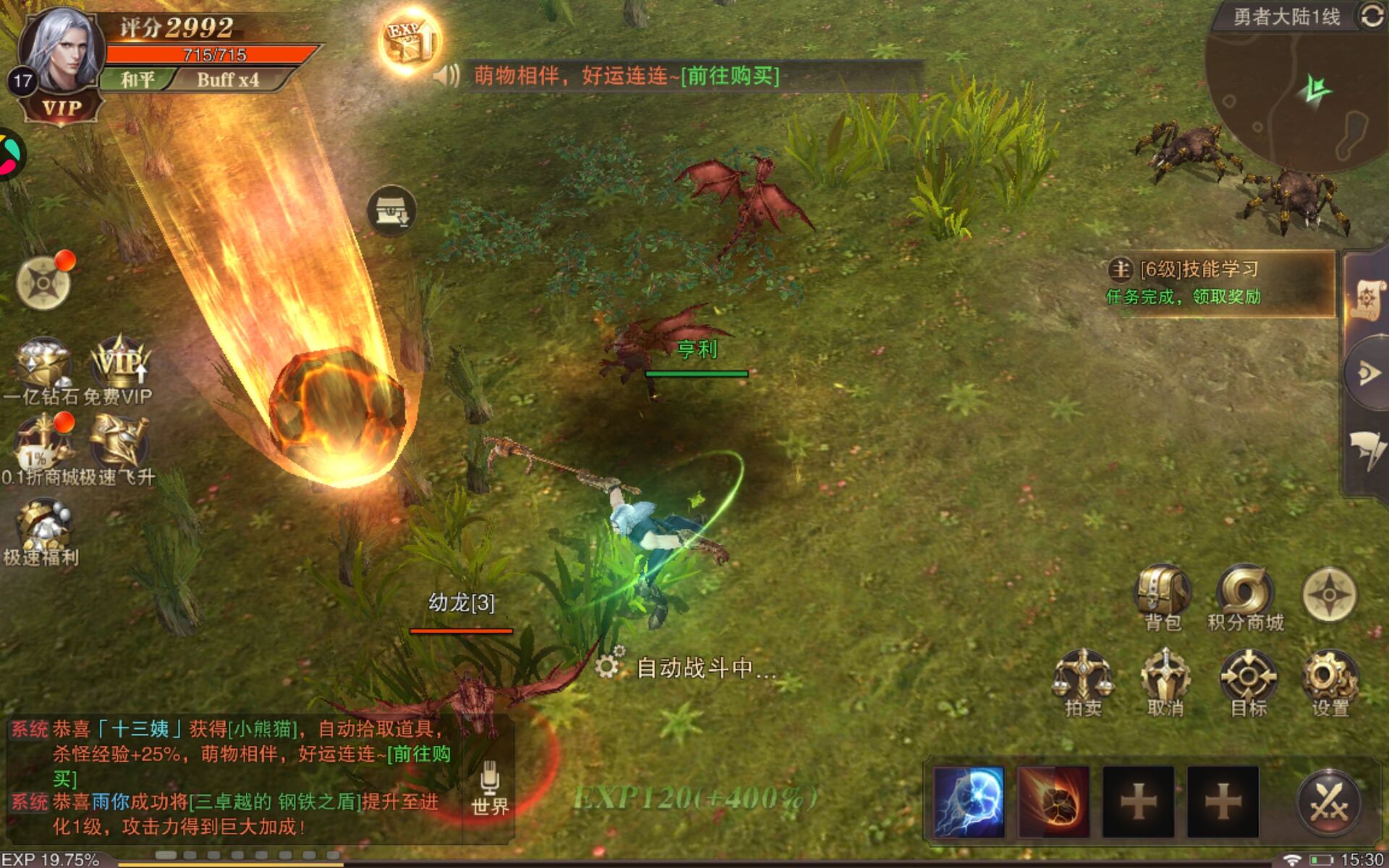Image resolution: width=1389 pixels, height=868 pixels.
Task: Claim the 技能学习 quest reward
Action: (1220, 283)
